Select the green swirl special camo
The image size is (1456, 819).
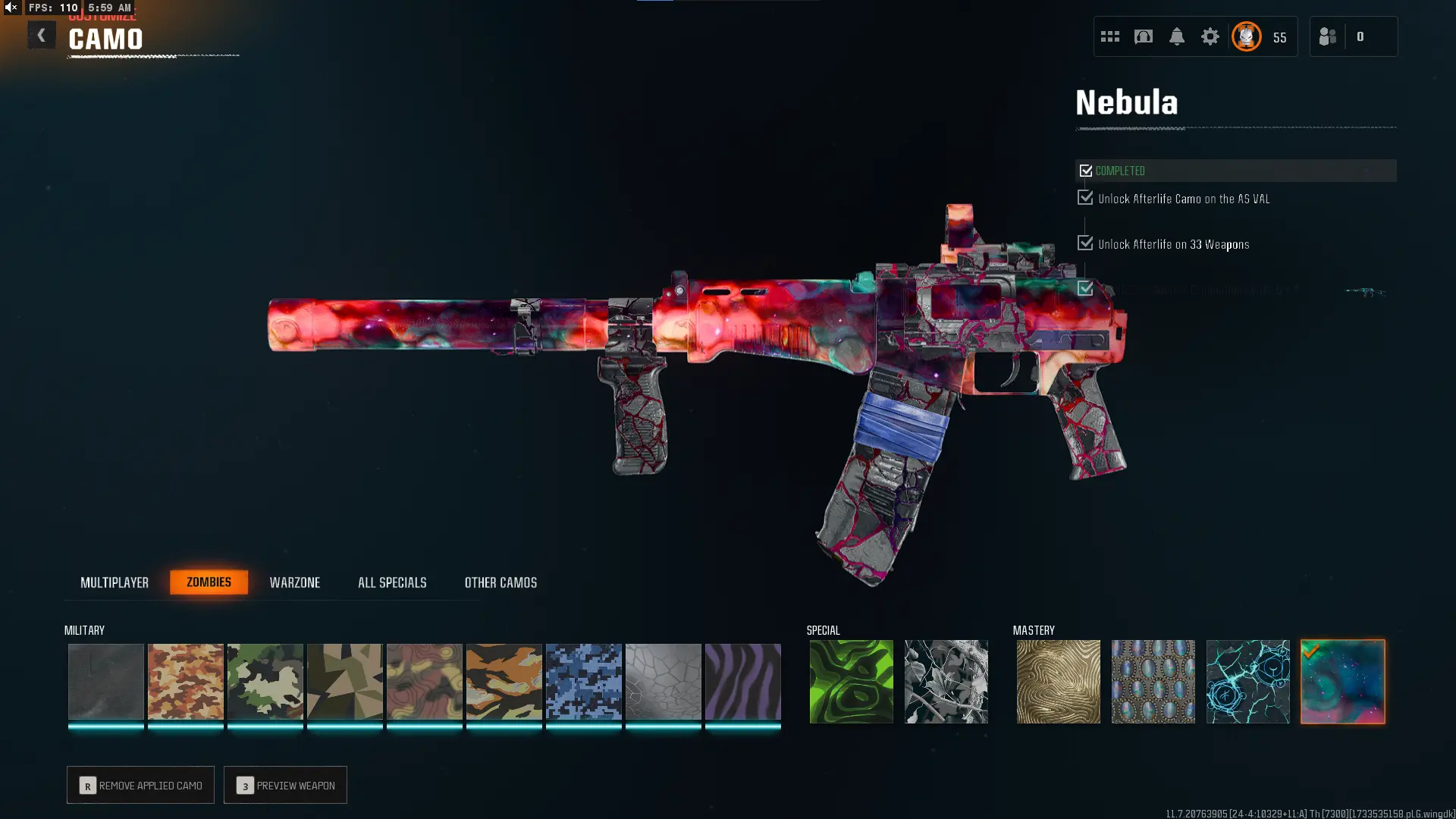(851, 681)
